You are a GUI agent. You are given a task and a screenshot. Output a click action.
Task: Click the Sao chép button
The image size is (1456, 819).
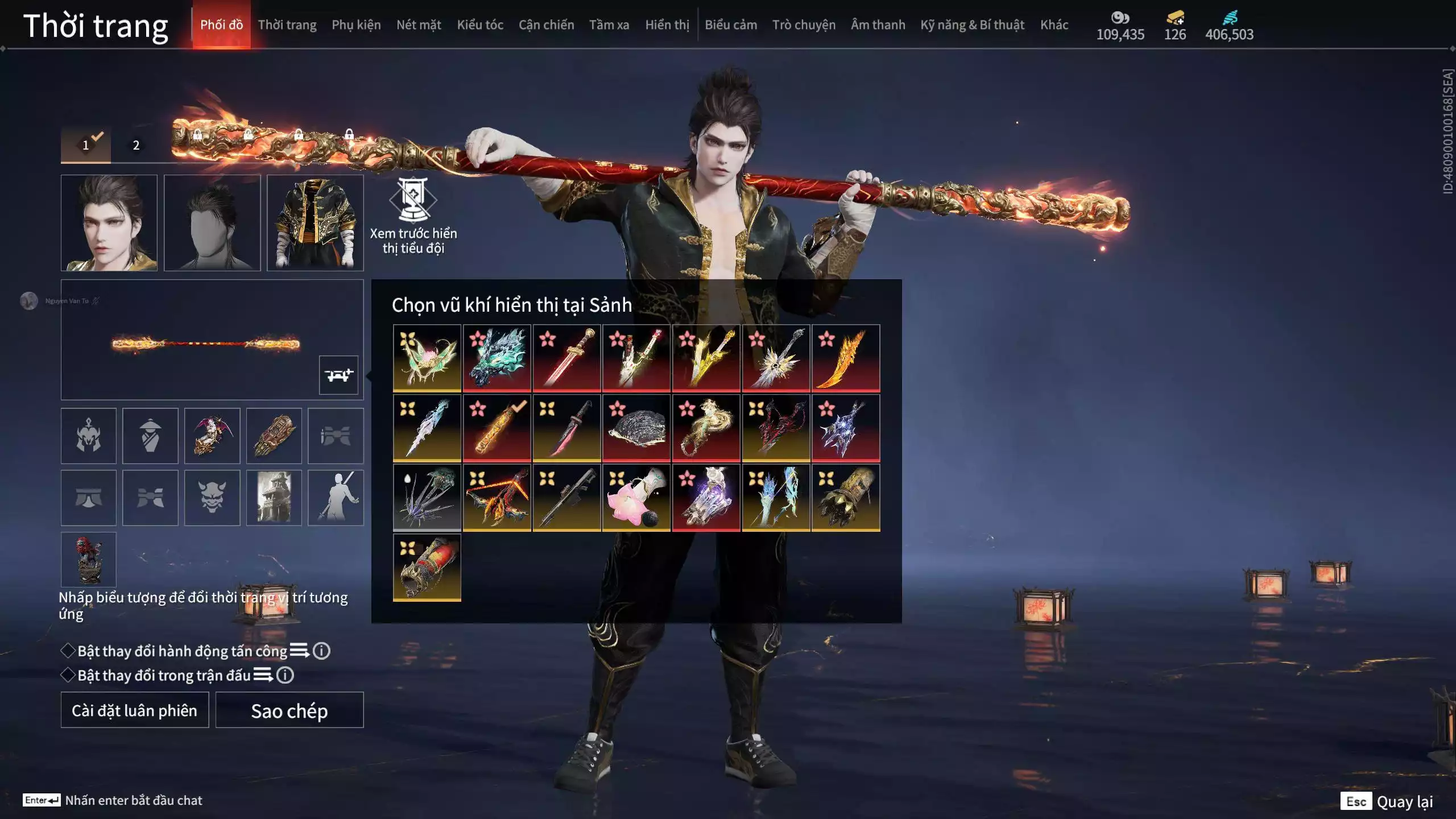coord(289,710)
